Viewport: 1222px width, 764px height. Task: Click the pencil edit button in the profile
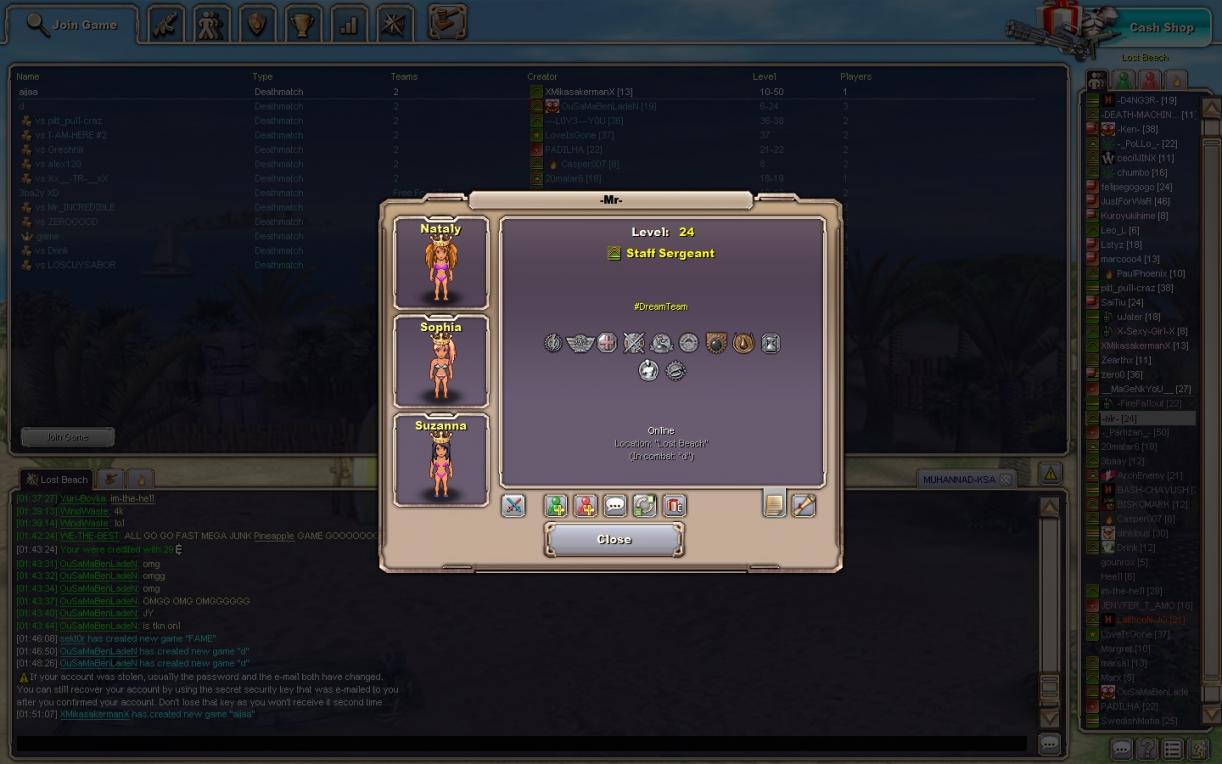pos(804,505)
